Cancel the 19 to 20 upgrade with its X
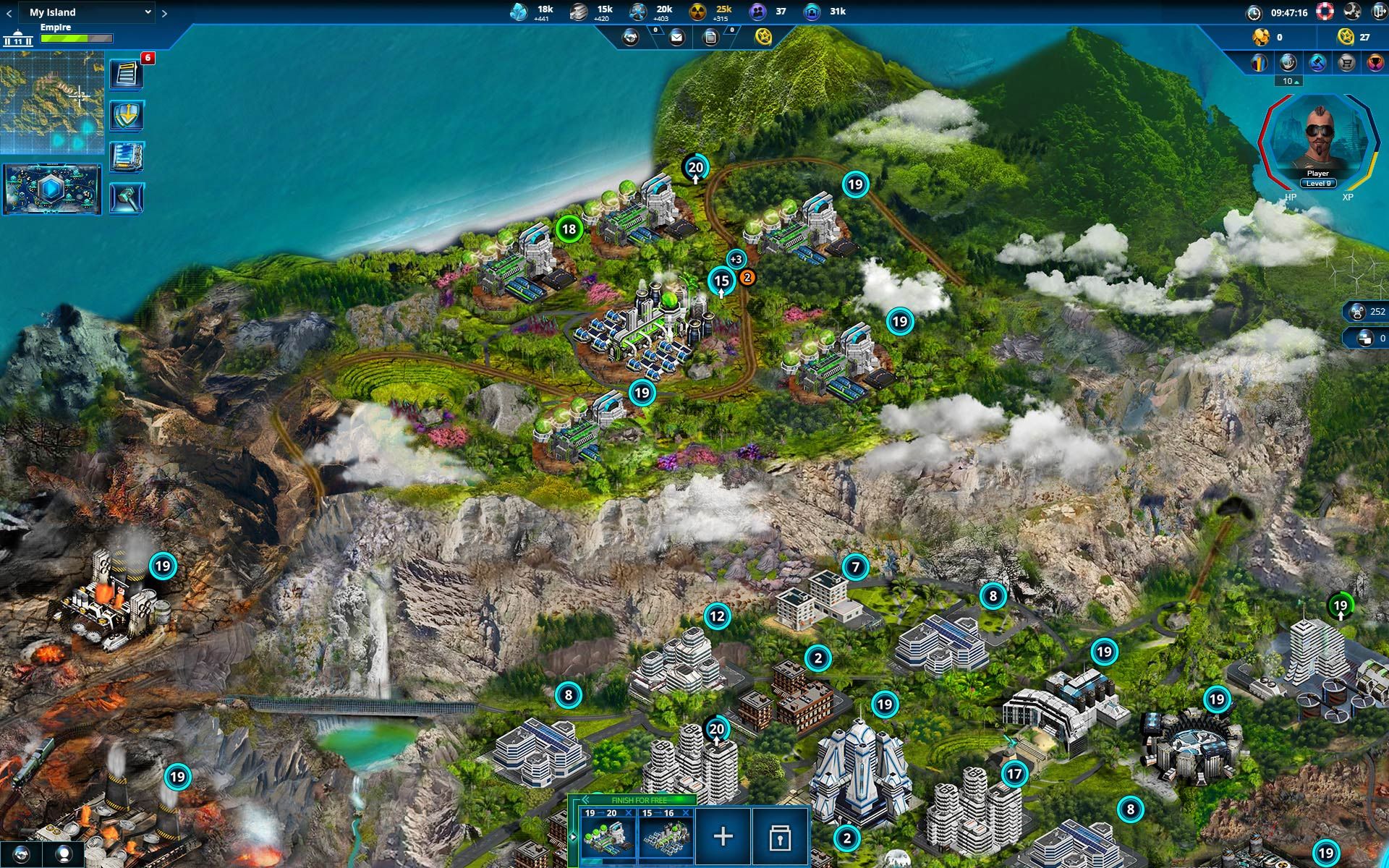Screen dimensions: 1389x868 click(x=629, y=812)
